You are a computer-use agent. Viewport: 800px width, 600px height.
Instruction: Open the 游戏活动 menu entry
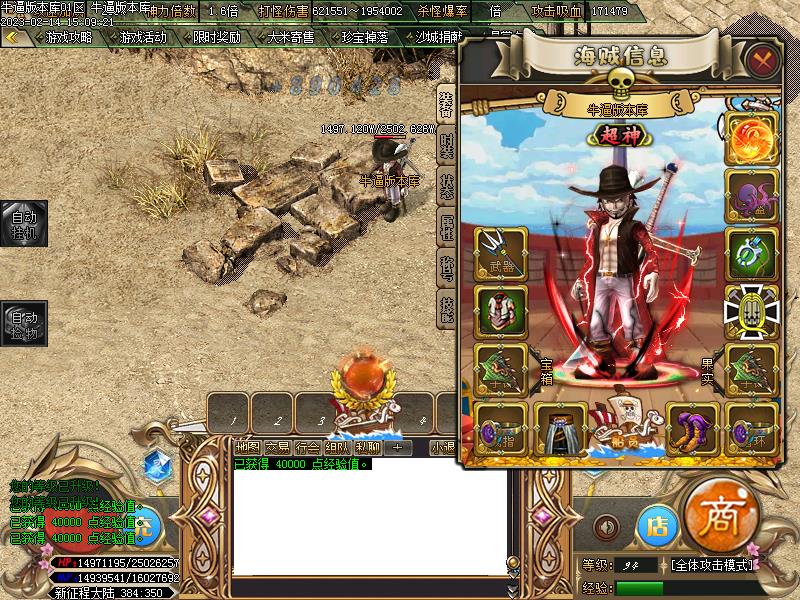click(x=142, y=37)
